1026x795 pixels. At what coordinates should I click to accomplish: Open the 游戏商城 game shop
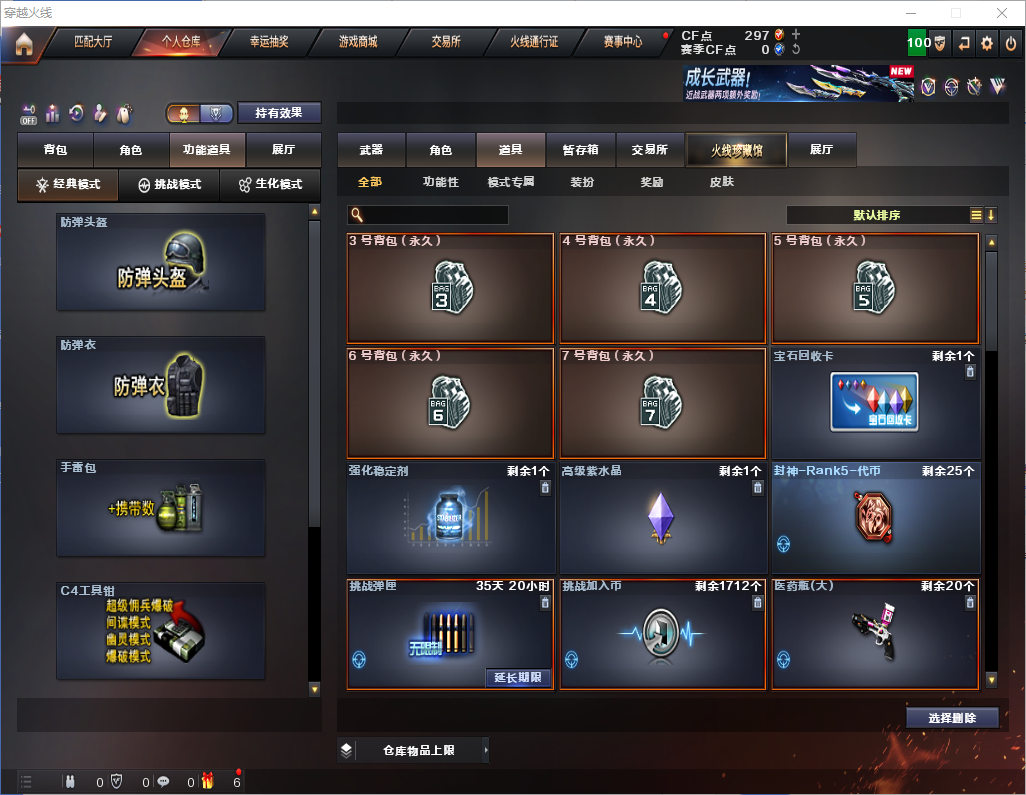(358, 43)
